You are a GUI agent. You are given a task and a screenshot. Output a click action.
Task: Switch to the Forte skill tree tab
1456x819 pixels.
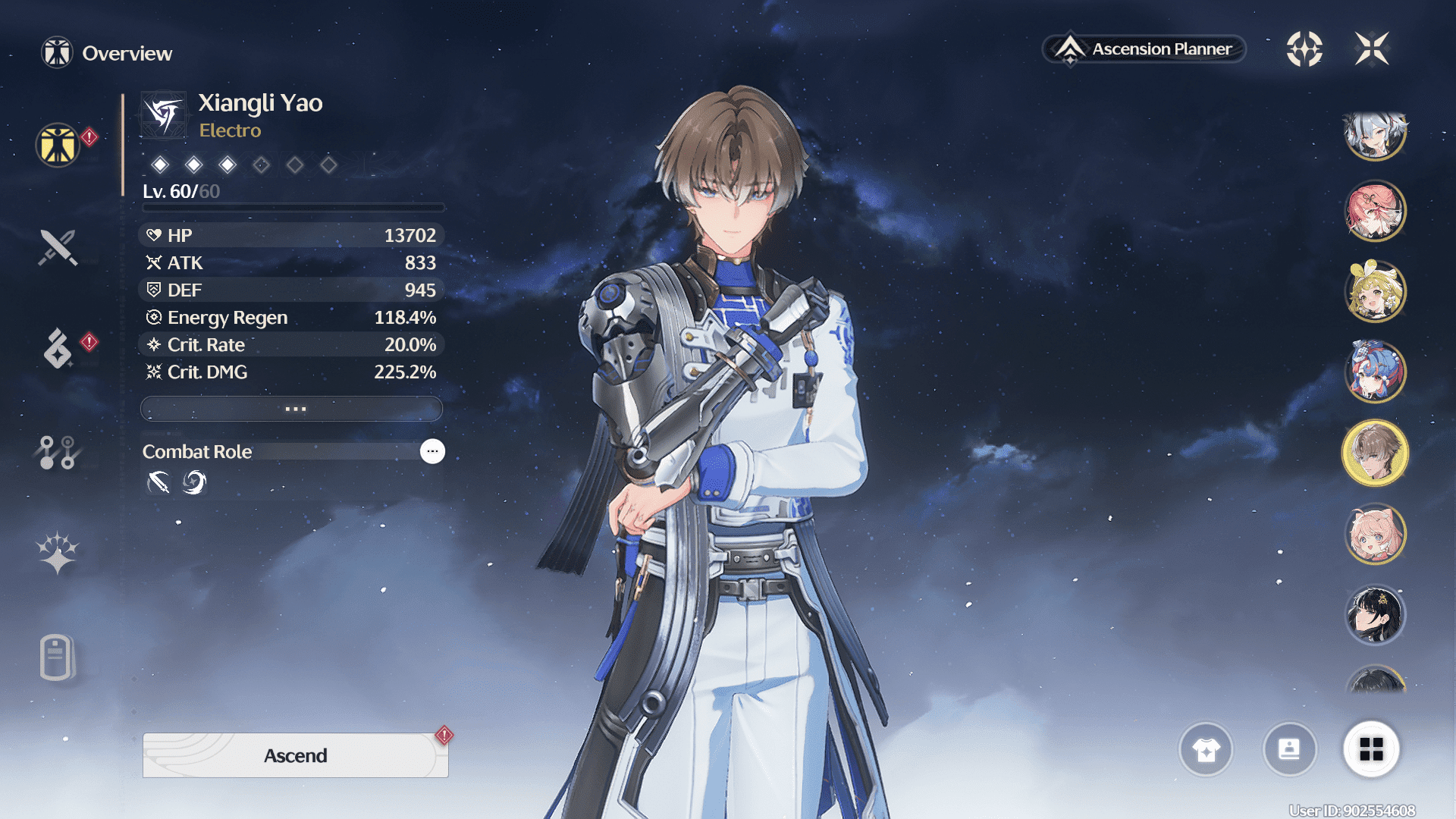[58, 453]
